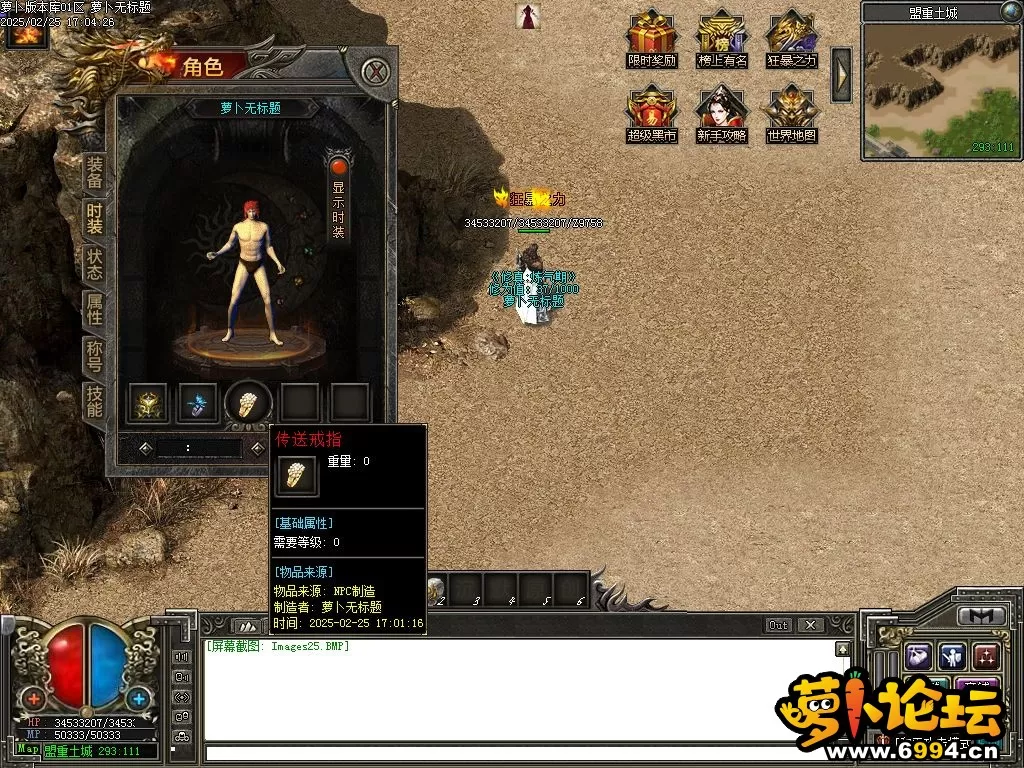This screenshot has height=768, width=1024.
Task: Open the 世界地图 world map
Action: (792, 115)
